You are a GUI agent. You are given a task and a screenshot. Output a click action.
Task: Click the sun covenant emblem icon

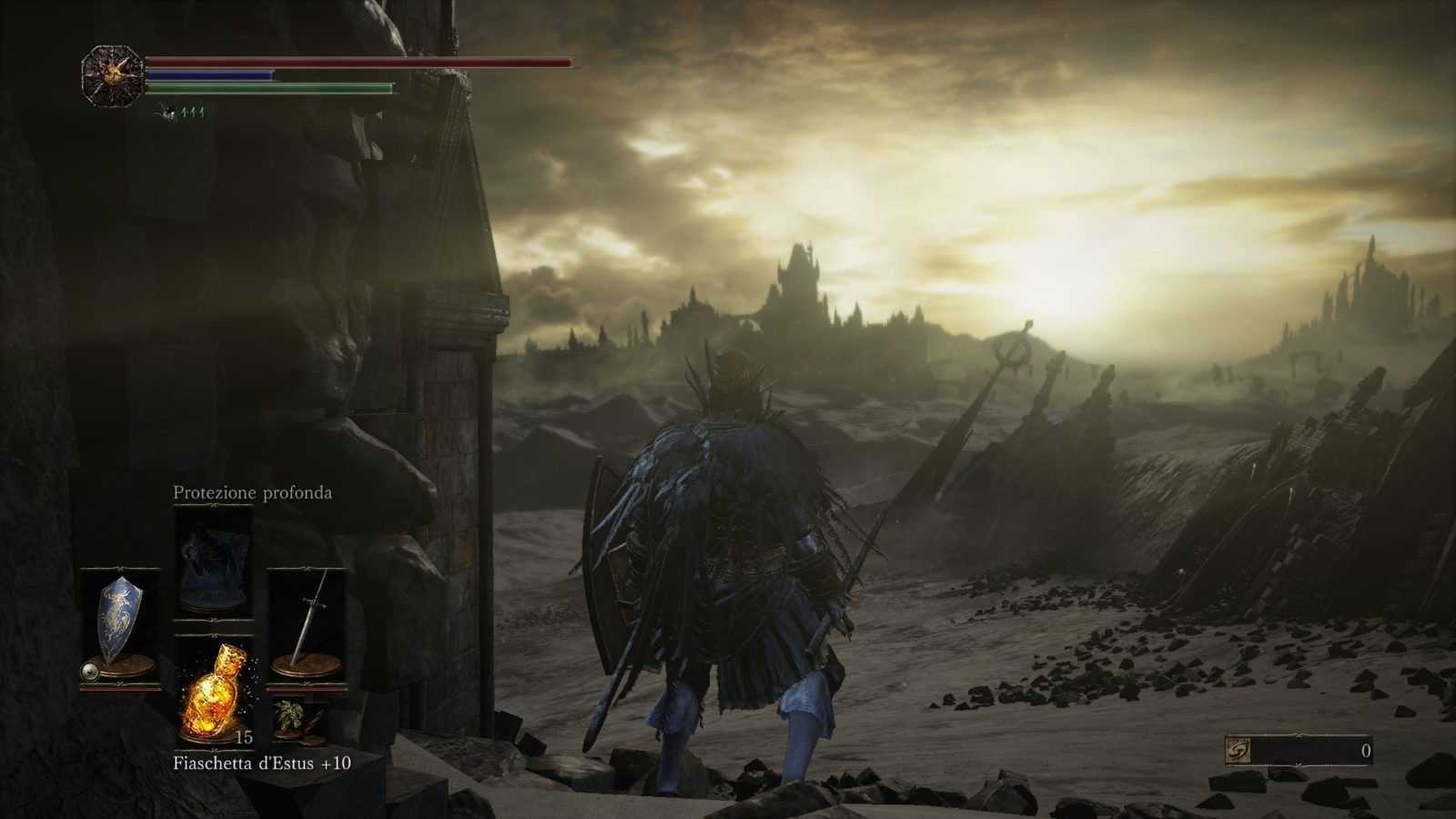pos(113,76)
